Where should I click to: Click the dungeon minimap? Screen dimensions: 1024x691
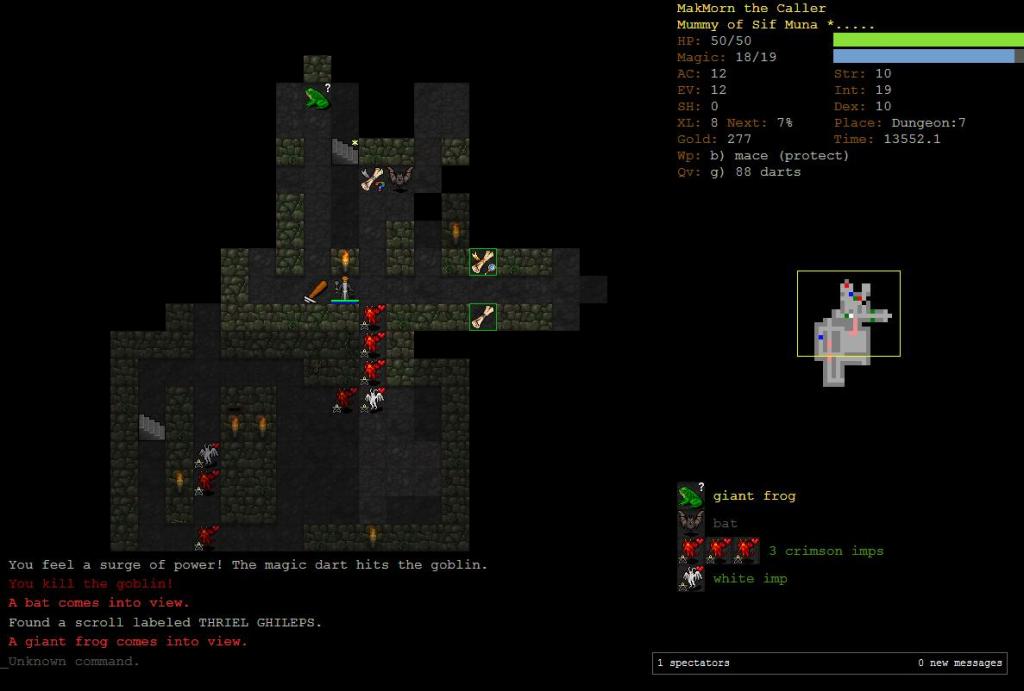pos(848,313)
